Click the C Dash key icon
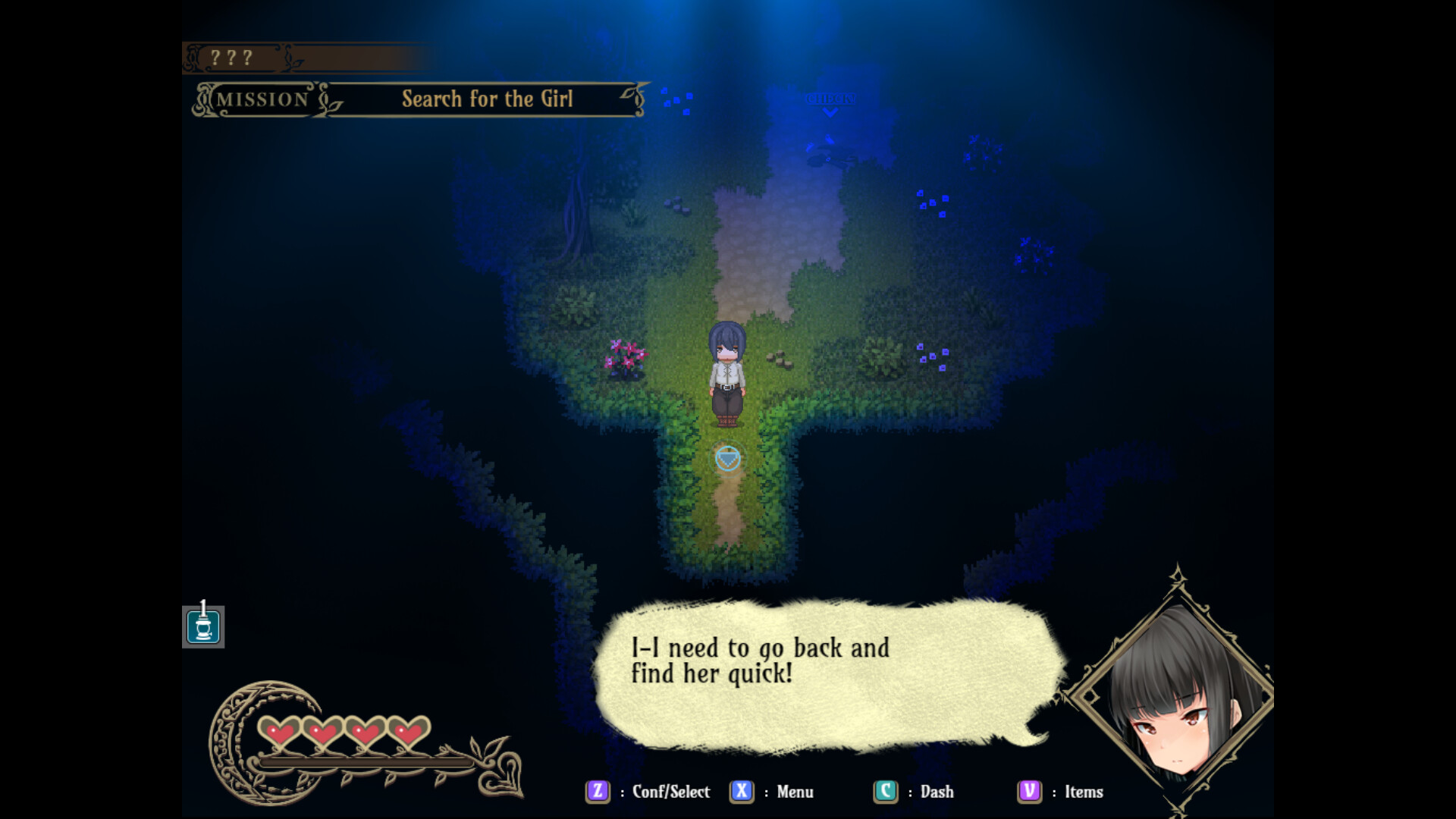1456x819 pixels. pos(884,792)
